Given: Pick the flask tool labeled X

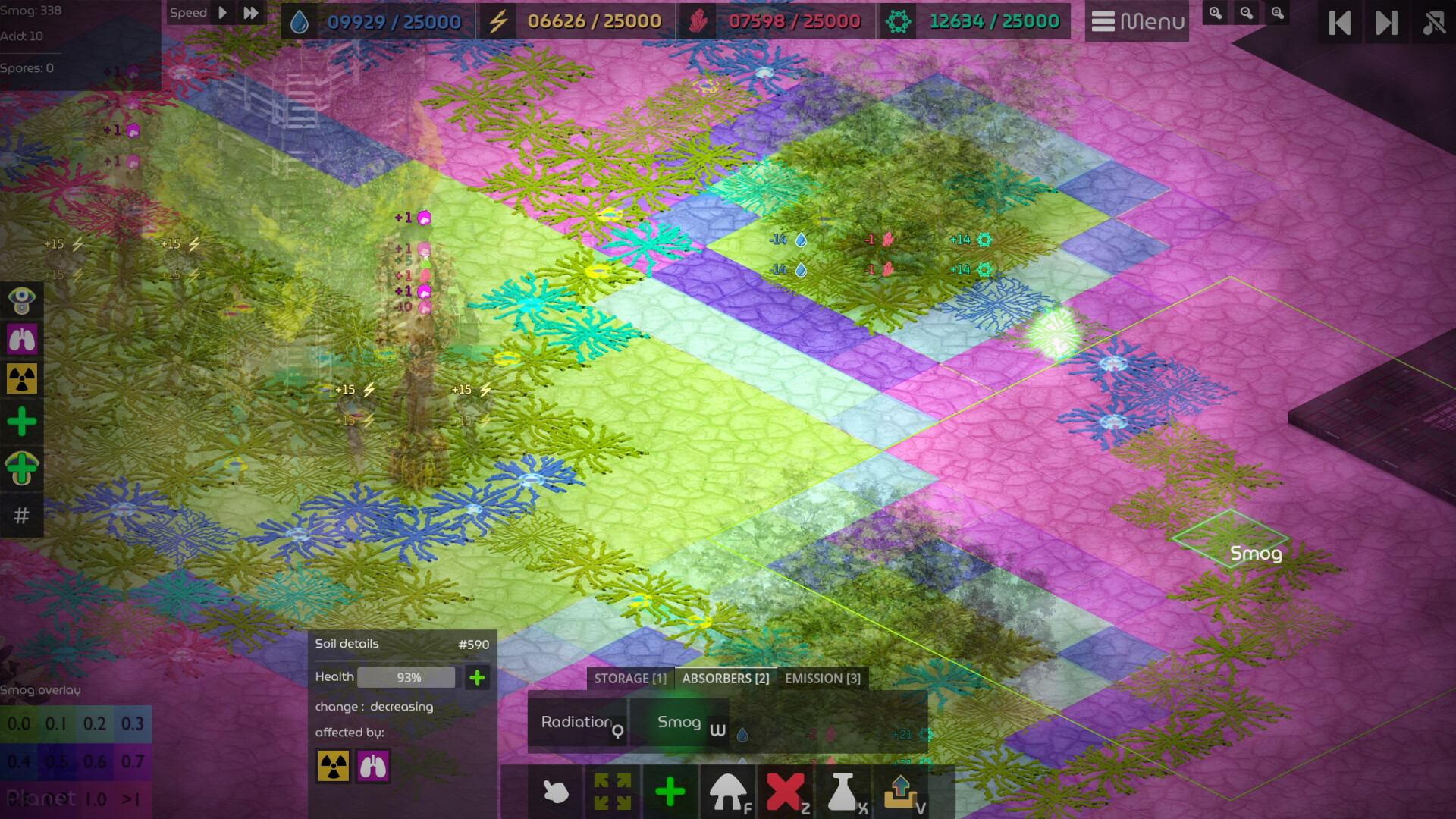Looking at the screenshot, I should coord(843,792).
